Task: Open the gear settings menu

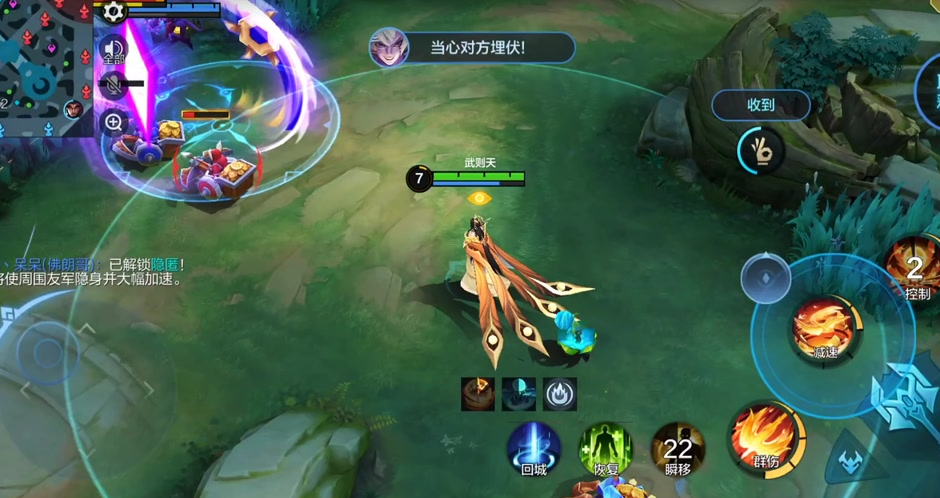Action: [x=113, y=11]
